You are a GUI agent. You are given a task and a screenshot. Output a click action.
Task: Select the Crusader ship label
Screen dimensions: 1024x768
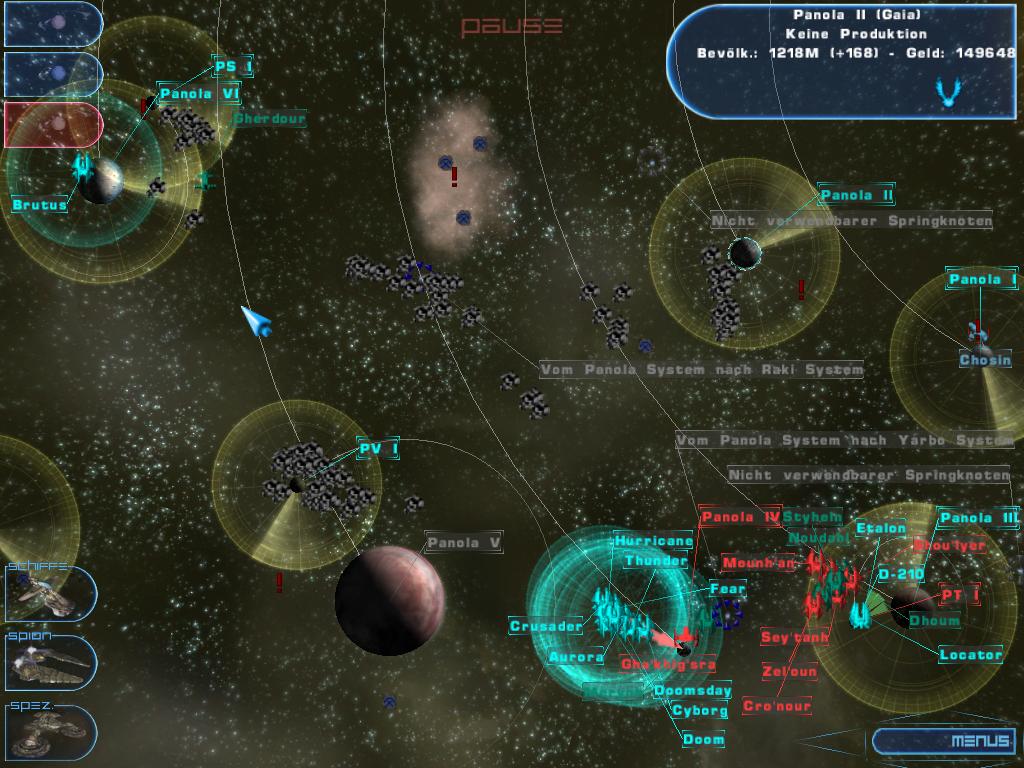pos(545,627)
